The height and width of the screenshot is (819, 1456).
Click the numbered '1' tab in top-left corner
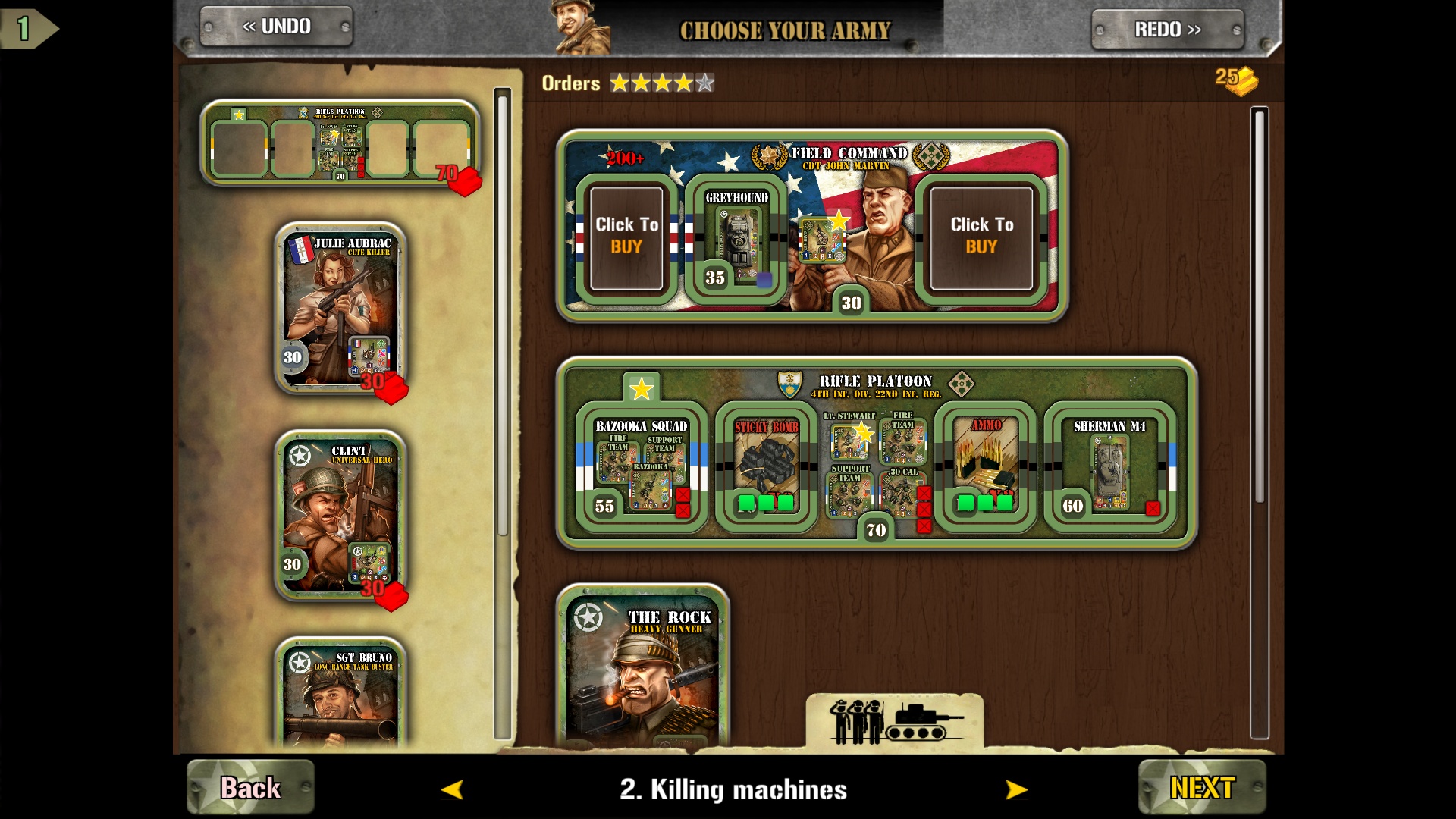point(22,29)
